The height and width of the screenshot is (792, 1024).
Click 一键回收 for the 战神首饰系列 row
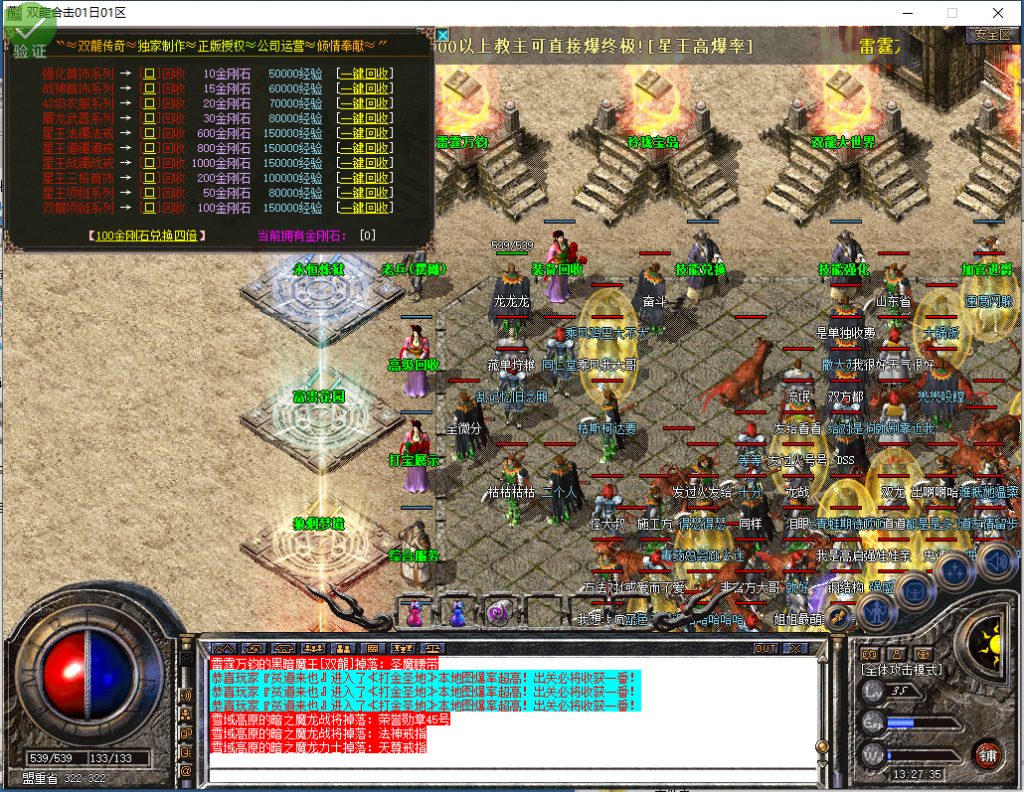tap(365, 88)
